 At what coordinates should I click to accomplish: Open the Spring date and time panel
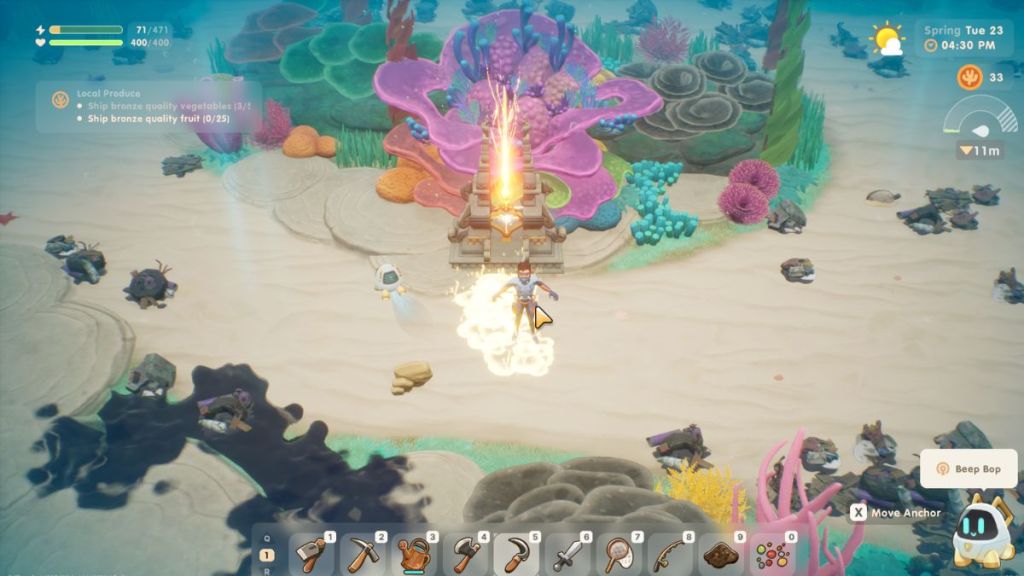tap(960, 38)
